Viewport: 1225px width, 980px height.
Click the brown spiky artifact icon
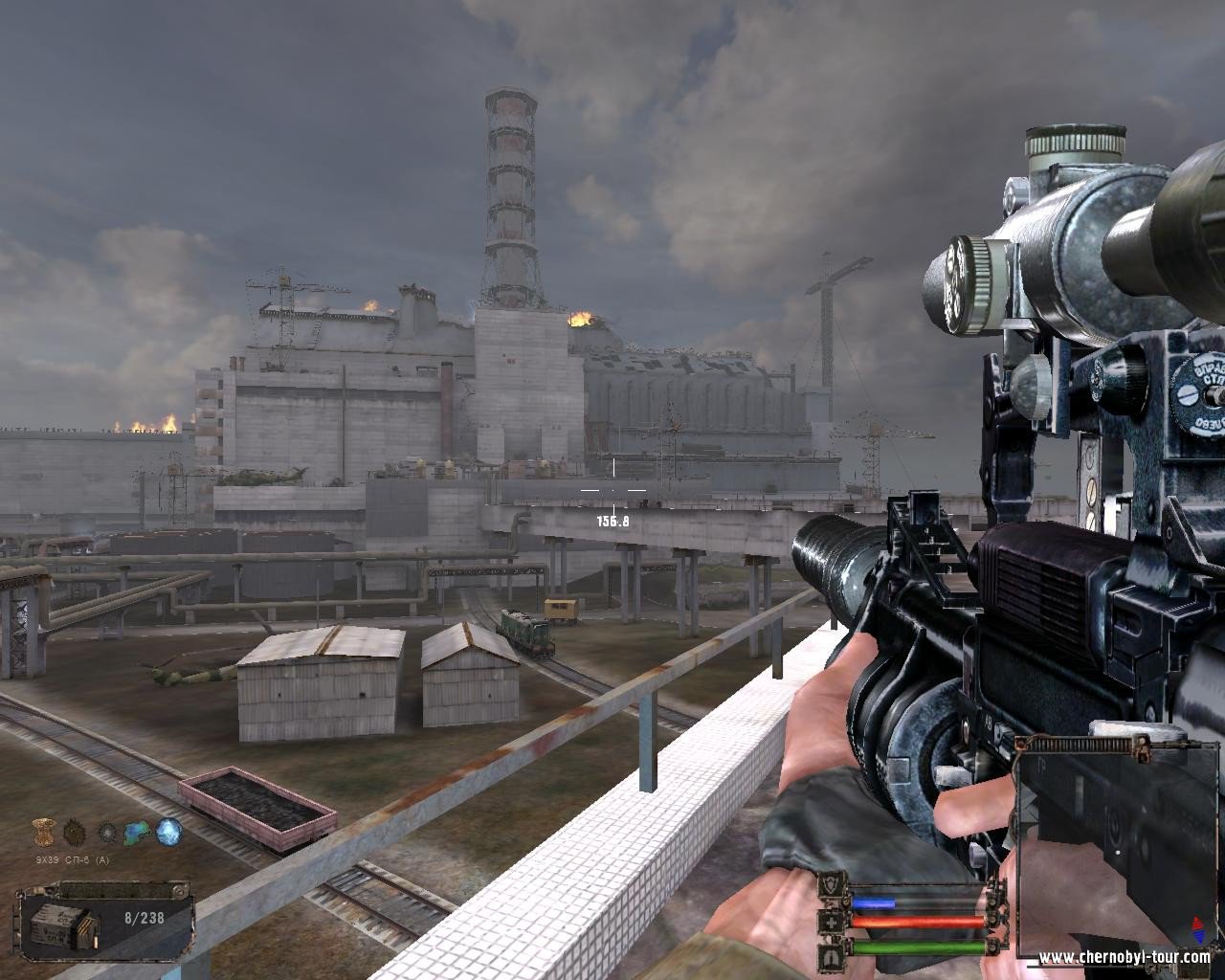[x=75, y=830]
